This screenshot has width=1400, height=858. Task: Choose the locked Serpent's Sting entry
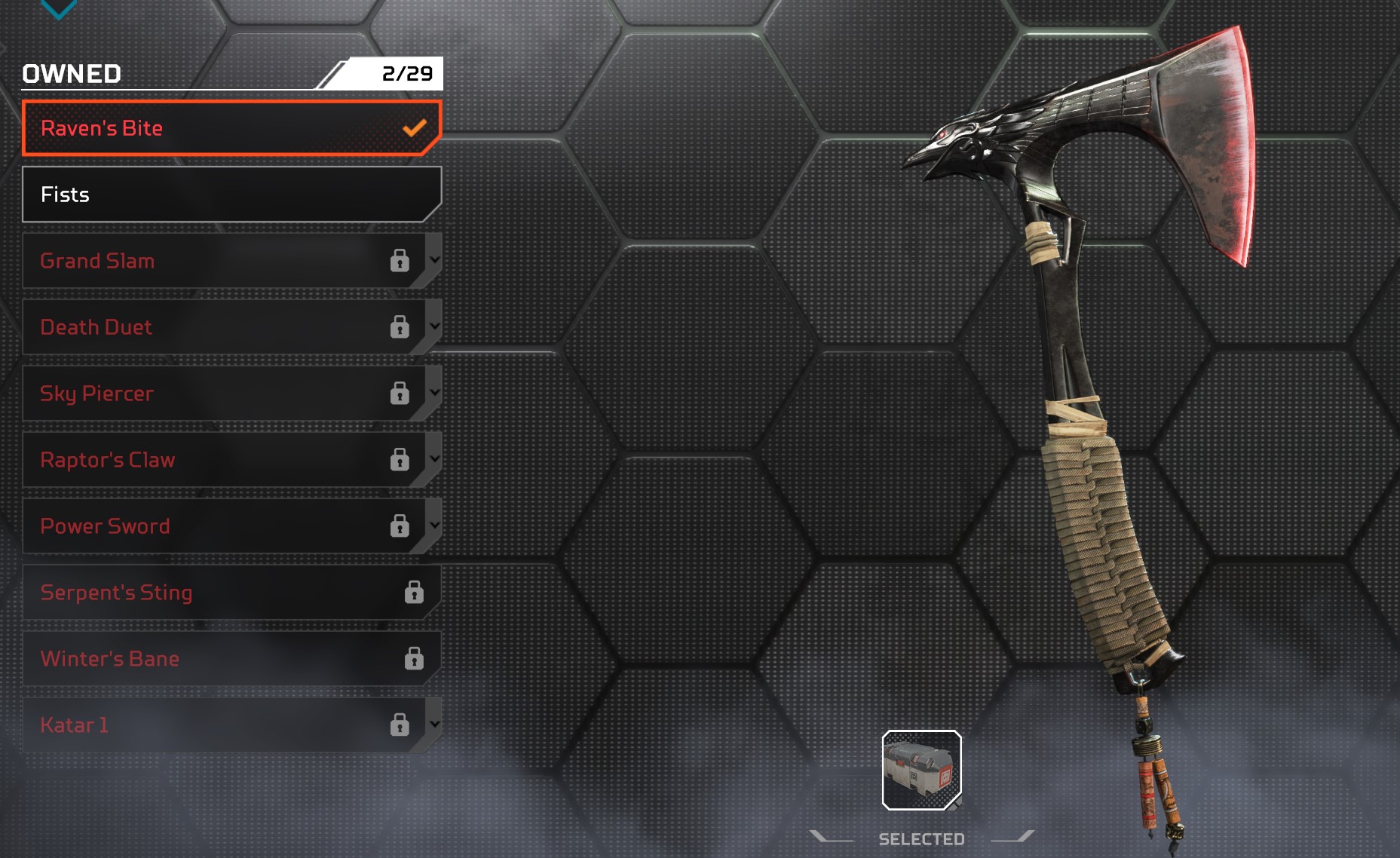[219, 593]
